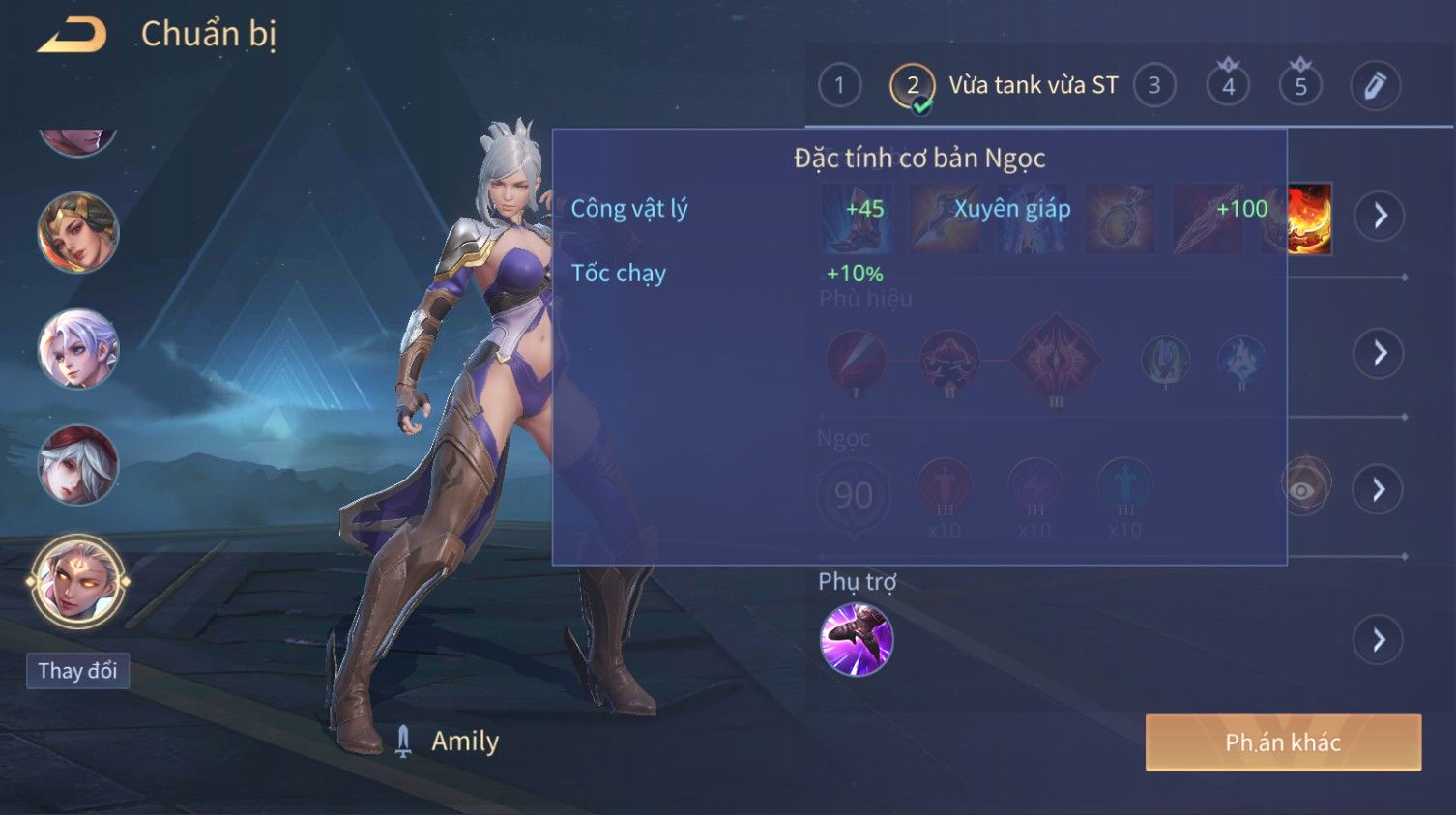This screenshot has height=815, width=1456.
Task: Pick the golden-crowned hero portrait
Action: (77, 233)
